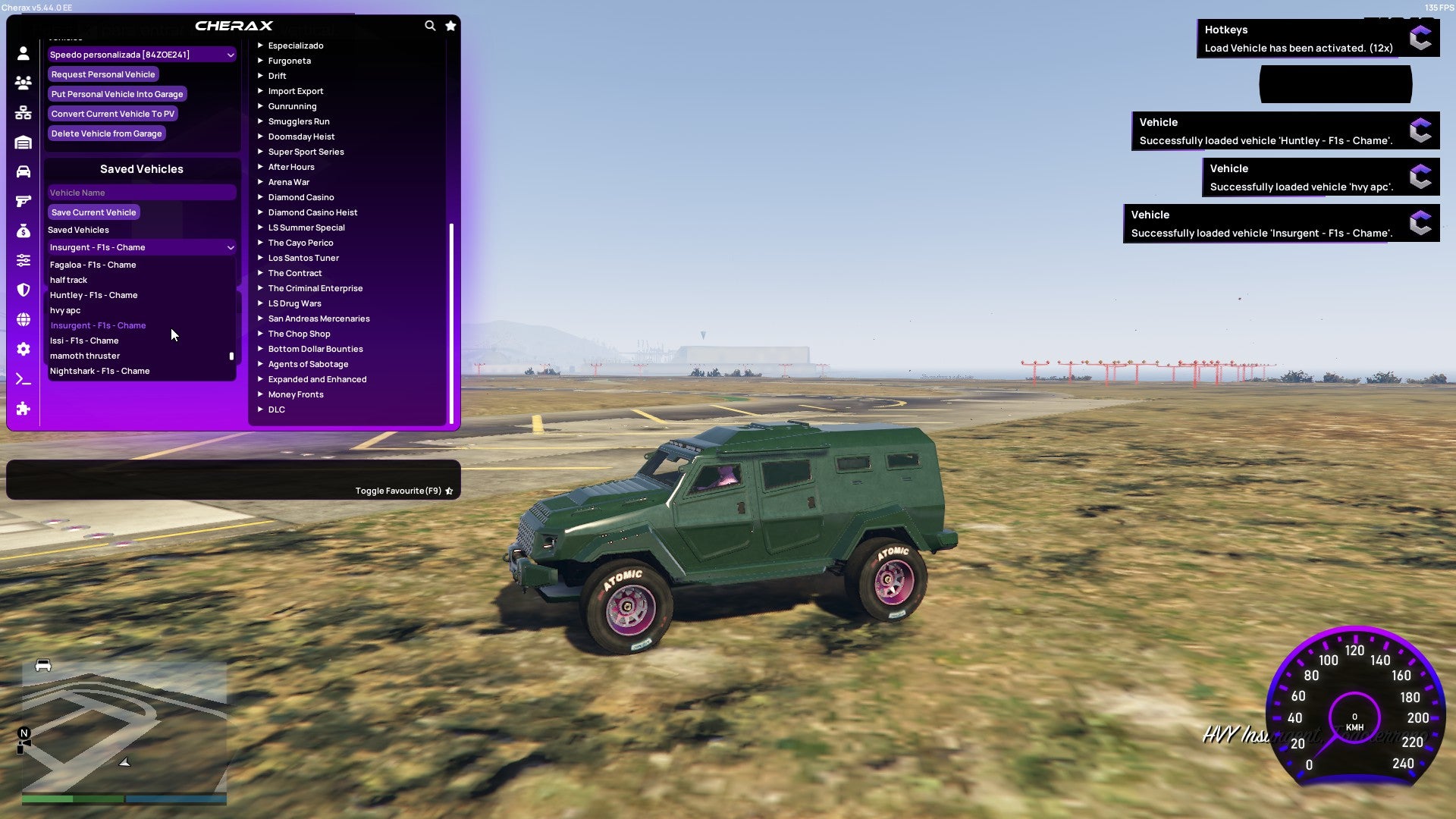Open the money bag icon
Screen dimensions: 1456x819
[x=23, y=229]
